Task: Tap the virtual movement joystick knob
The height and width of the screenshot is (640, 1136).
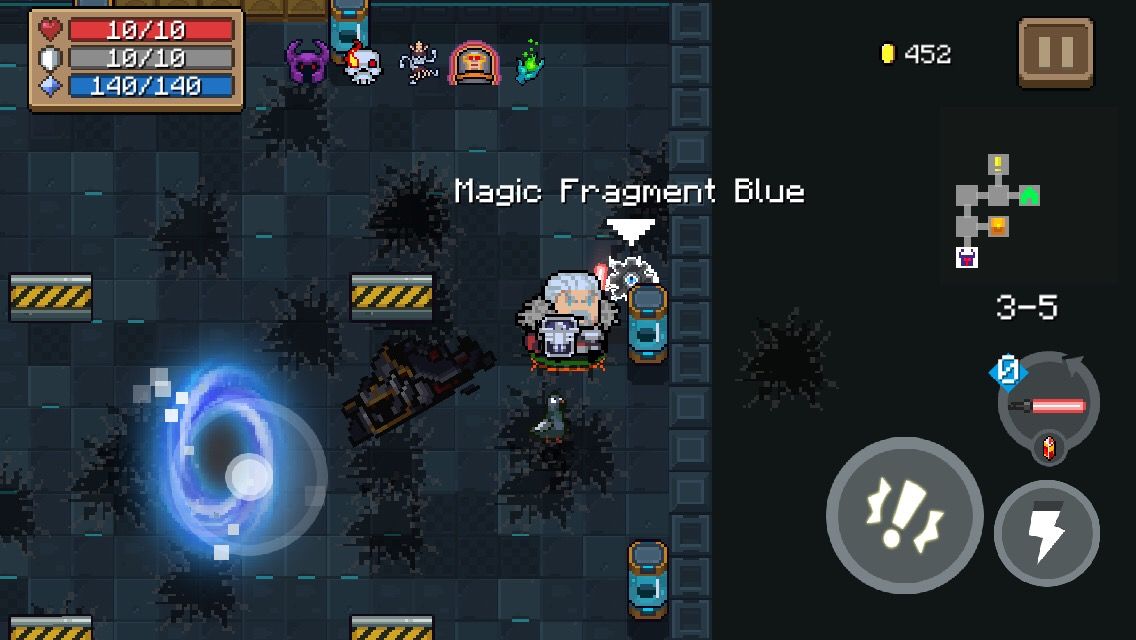Action: pyautogui.click(x=249, y=477)
